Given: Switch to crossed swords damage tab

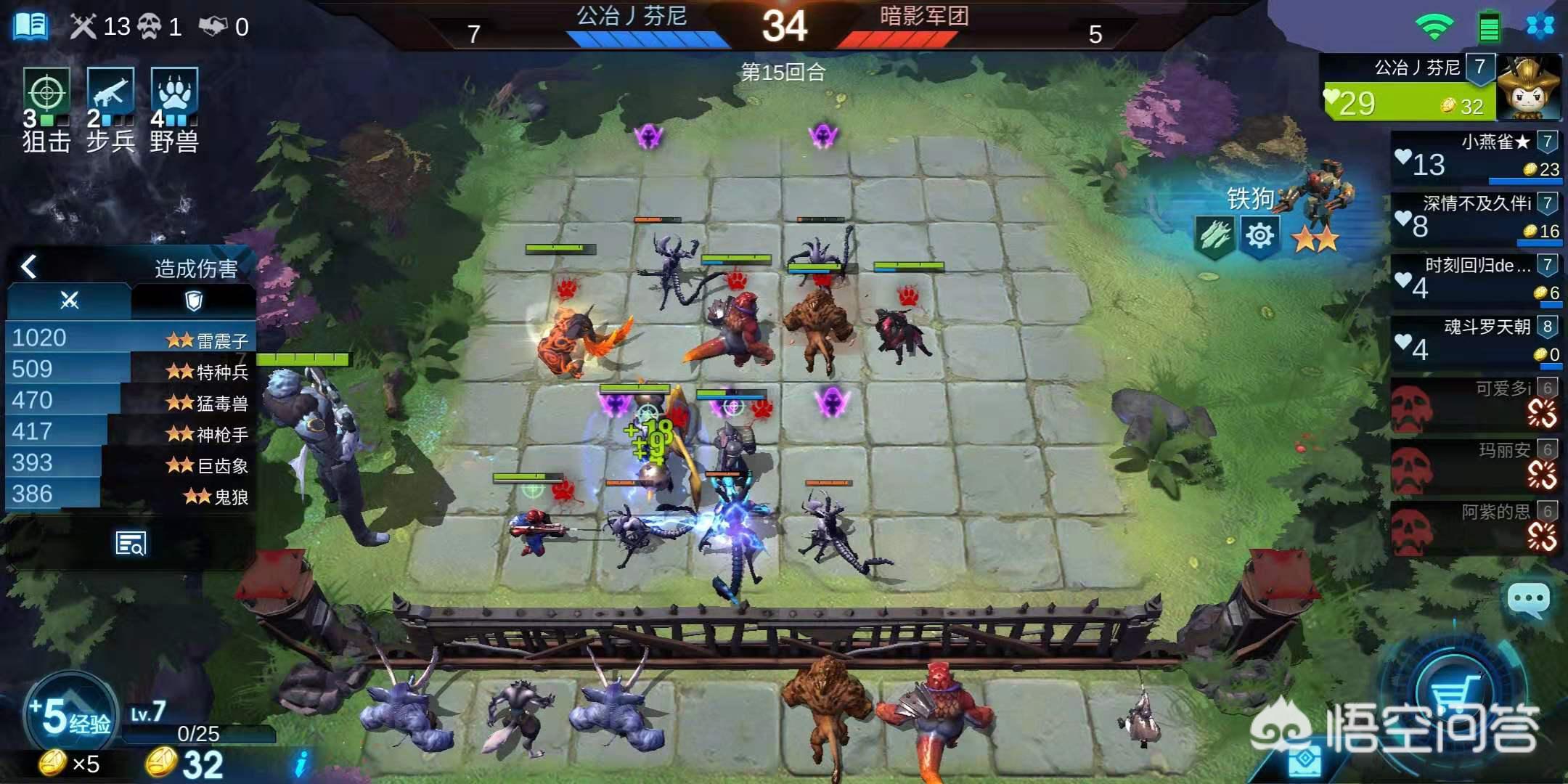Looking at the screenshot, I should pyautogui.click(x=70, y=301).
